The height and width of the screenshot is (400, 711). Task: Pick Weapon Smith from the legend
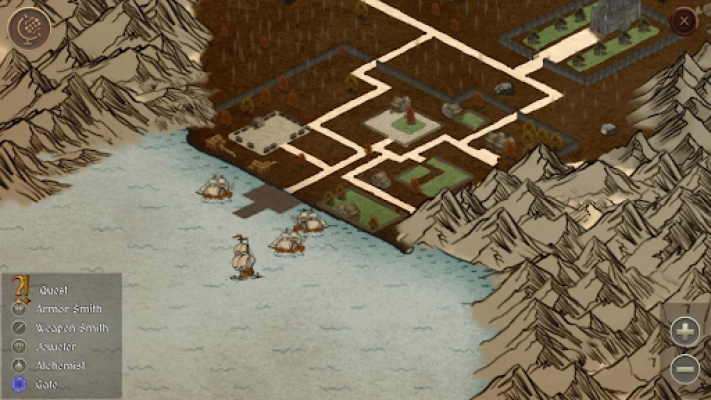pyautogui.click(x=72, y=328)
